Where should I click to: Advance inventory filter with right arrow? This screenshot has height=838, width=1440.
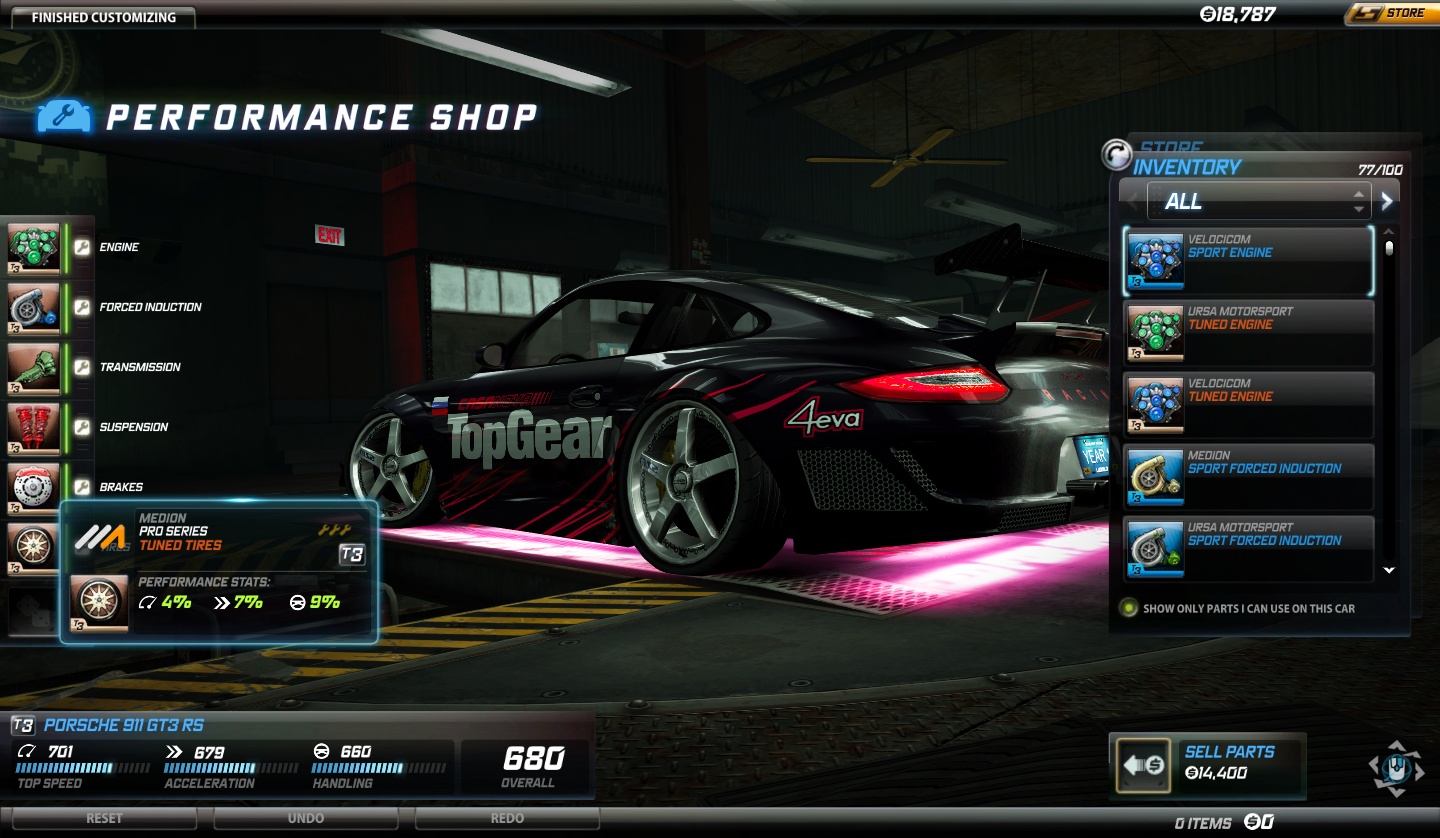pyautogui.click(x=1387, y=201)
